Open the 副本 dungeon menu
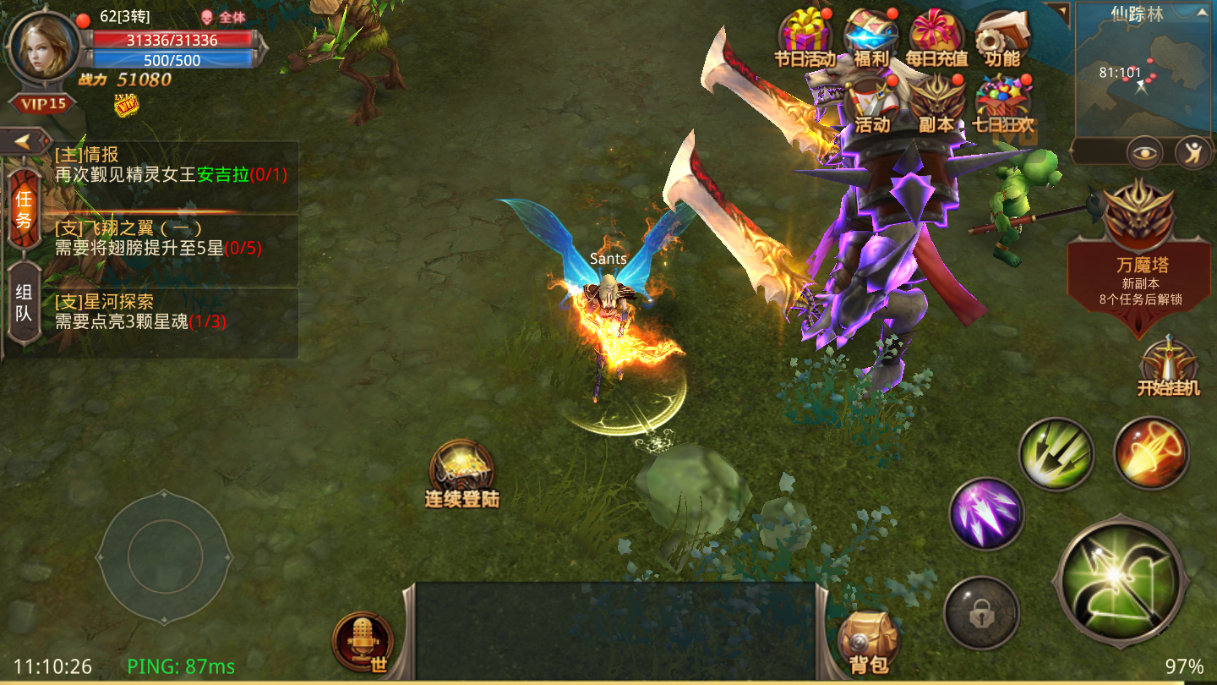 point(936,104)
